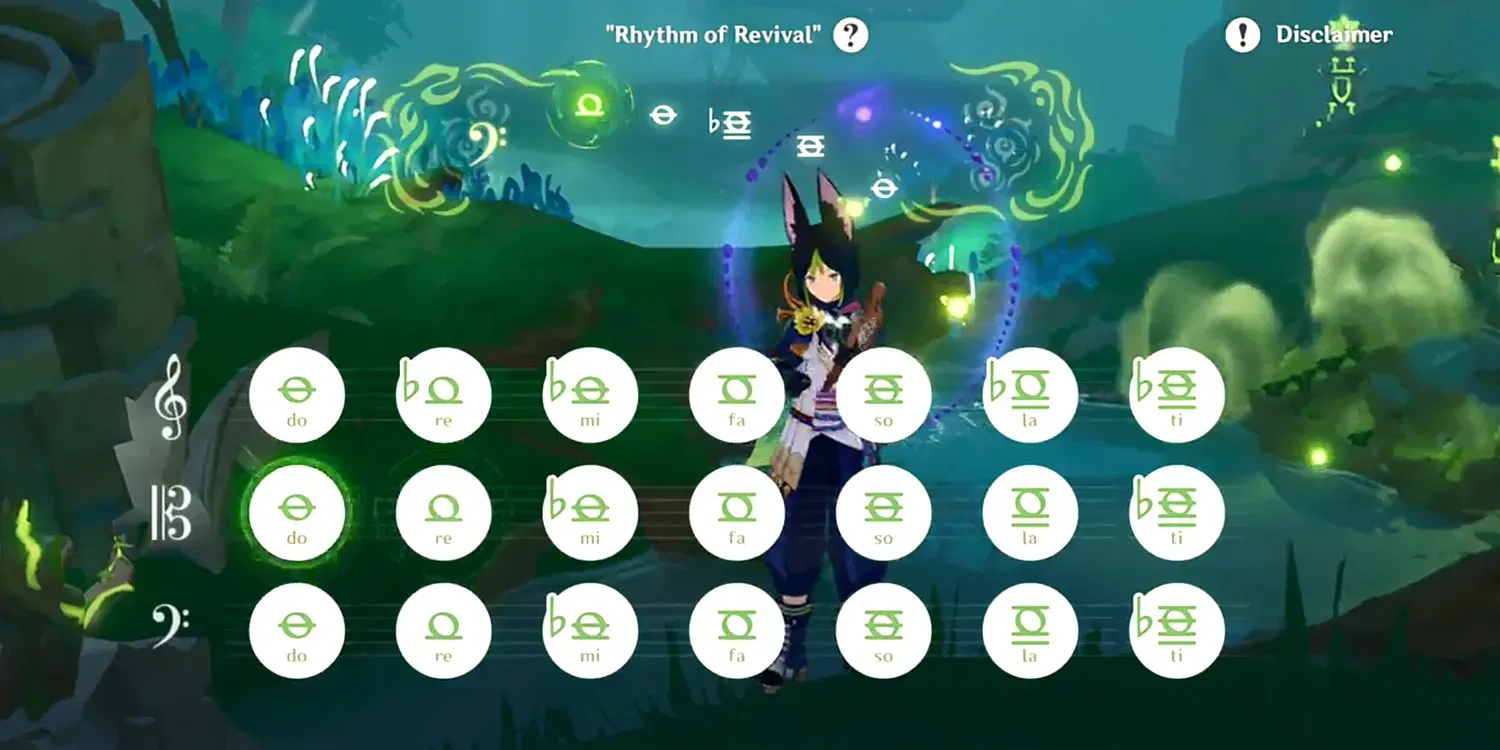Select the bass clef symbol

point(168,625)
